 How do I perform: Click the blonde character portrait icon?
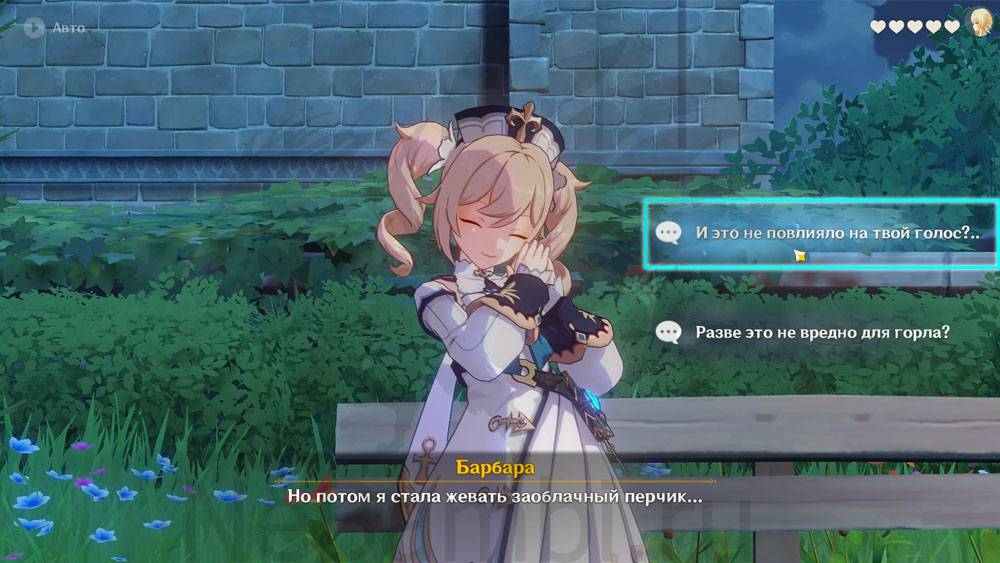(982, 26)
